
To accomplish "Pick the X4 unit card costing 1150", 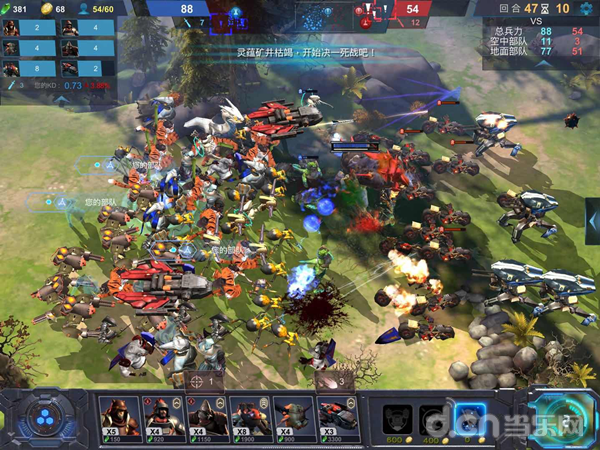I will click(206, 416).
